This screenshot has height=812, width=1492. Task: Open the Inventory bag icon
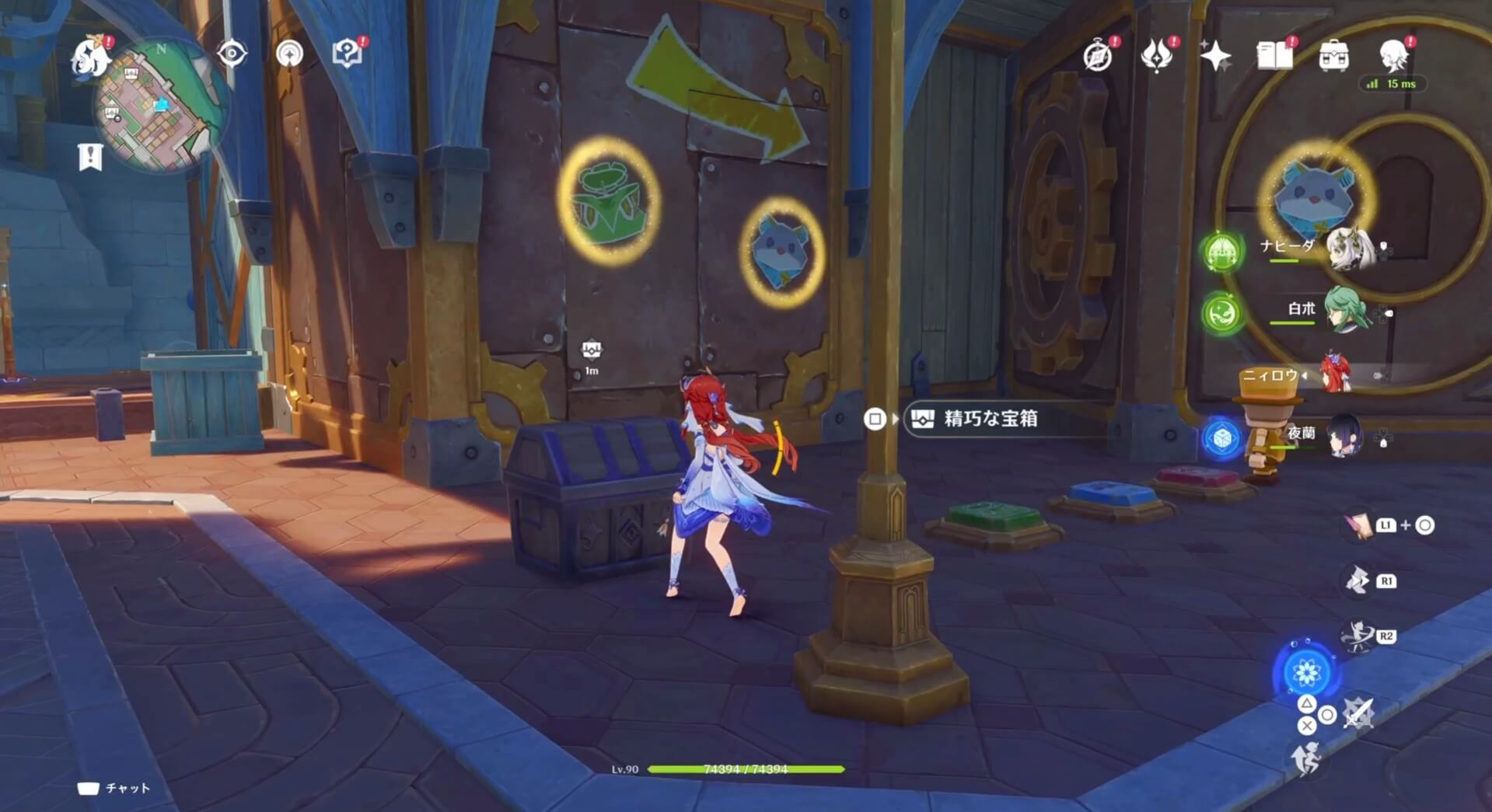click(1336, 55)
